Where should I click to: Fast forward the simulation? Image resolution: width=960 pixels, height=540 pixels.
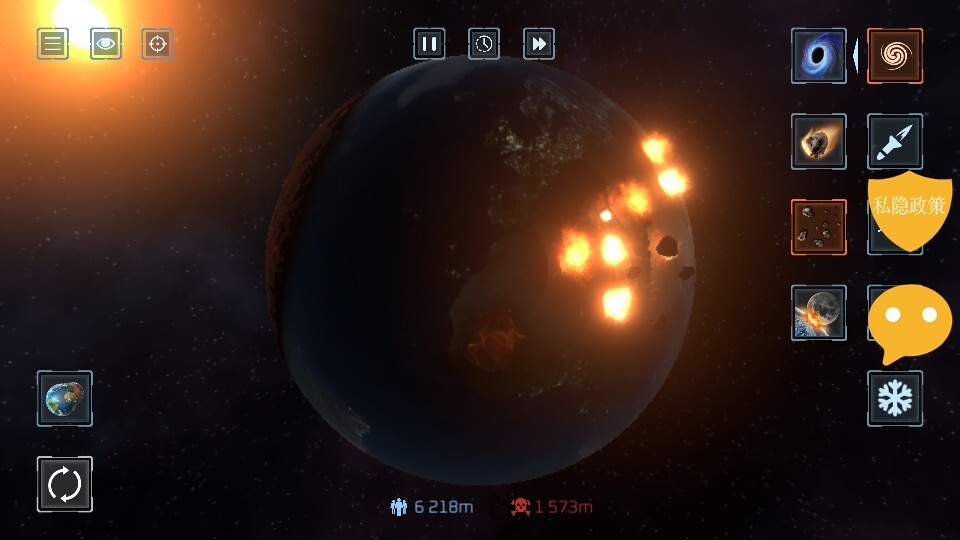tap(539, 44)
